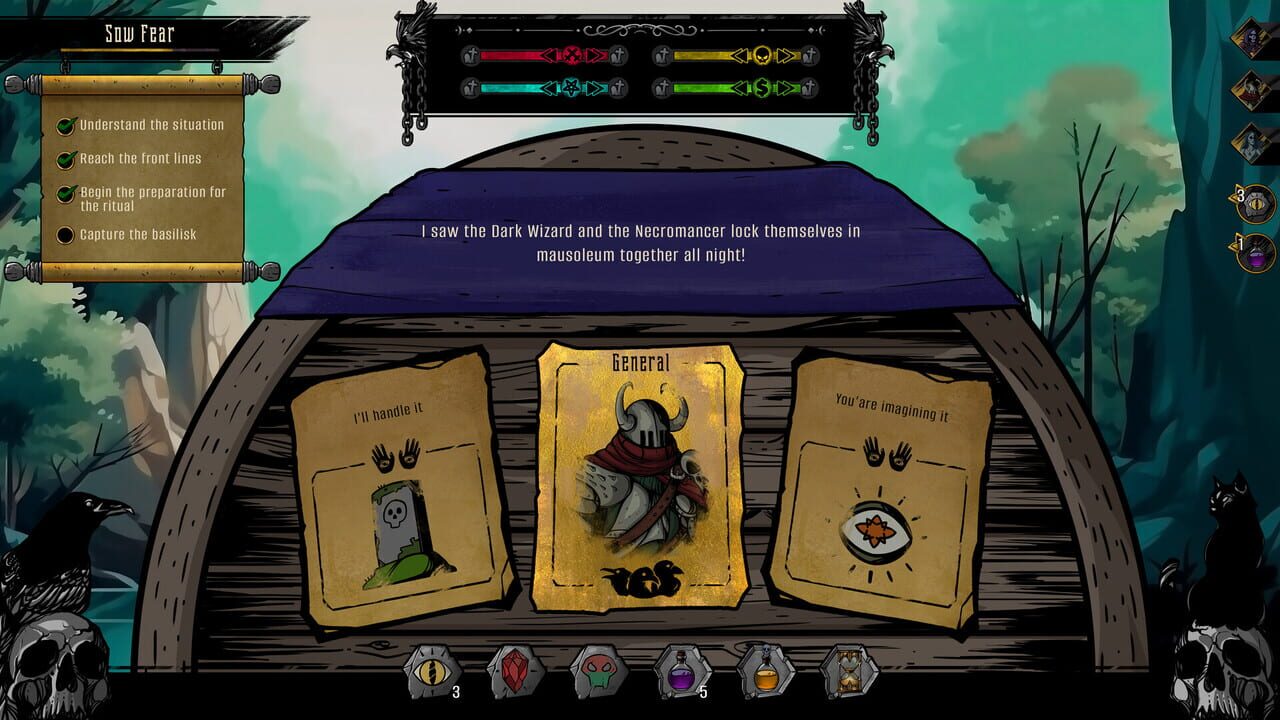
Task: Check the Capture the basilisk objective
Action: pos(66,232)
